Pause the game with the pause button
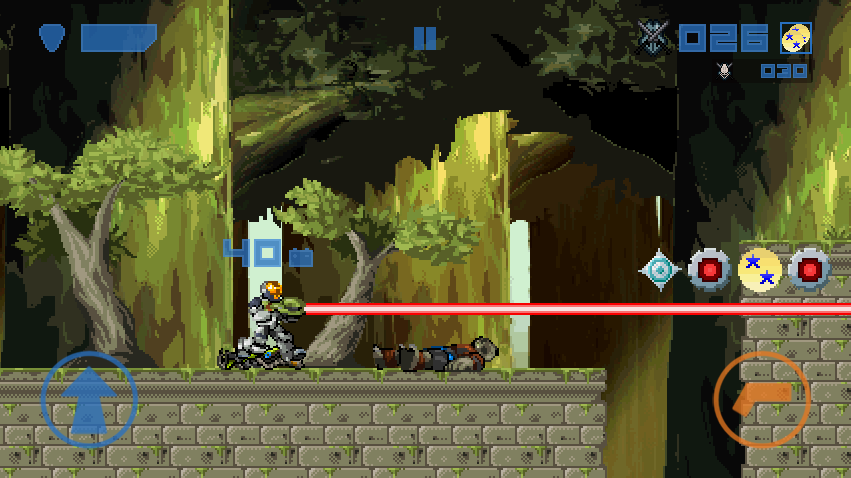 tap(425, 38)
